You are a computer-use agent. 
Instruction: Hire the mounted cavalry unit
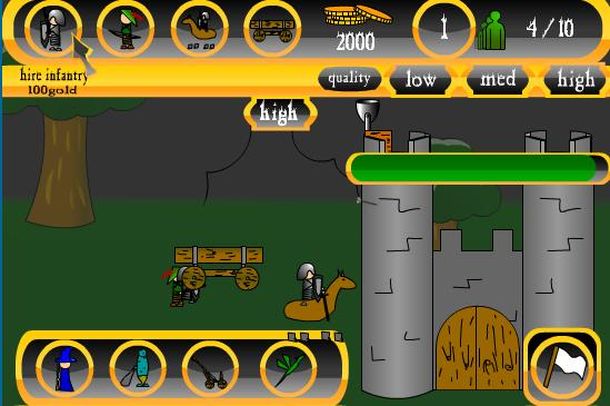pos(198,28)
